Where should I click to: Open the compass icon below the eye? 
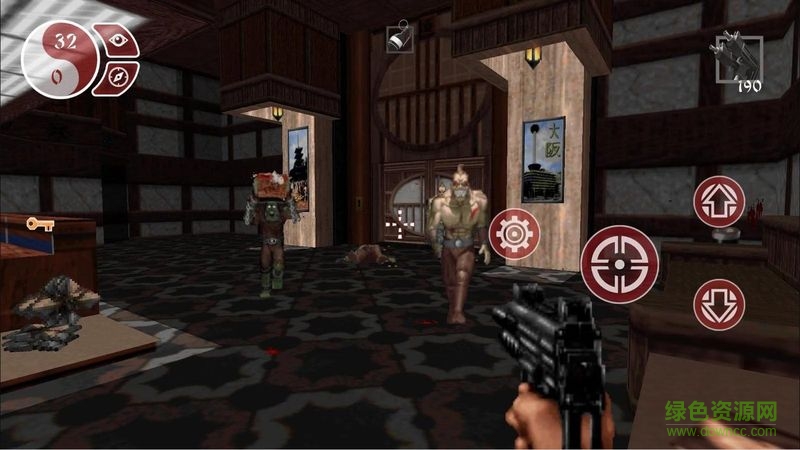(118, 75)
